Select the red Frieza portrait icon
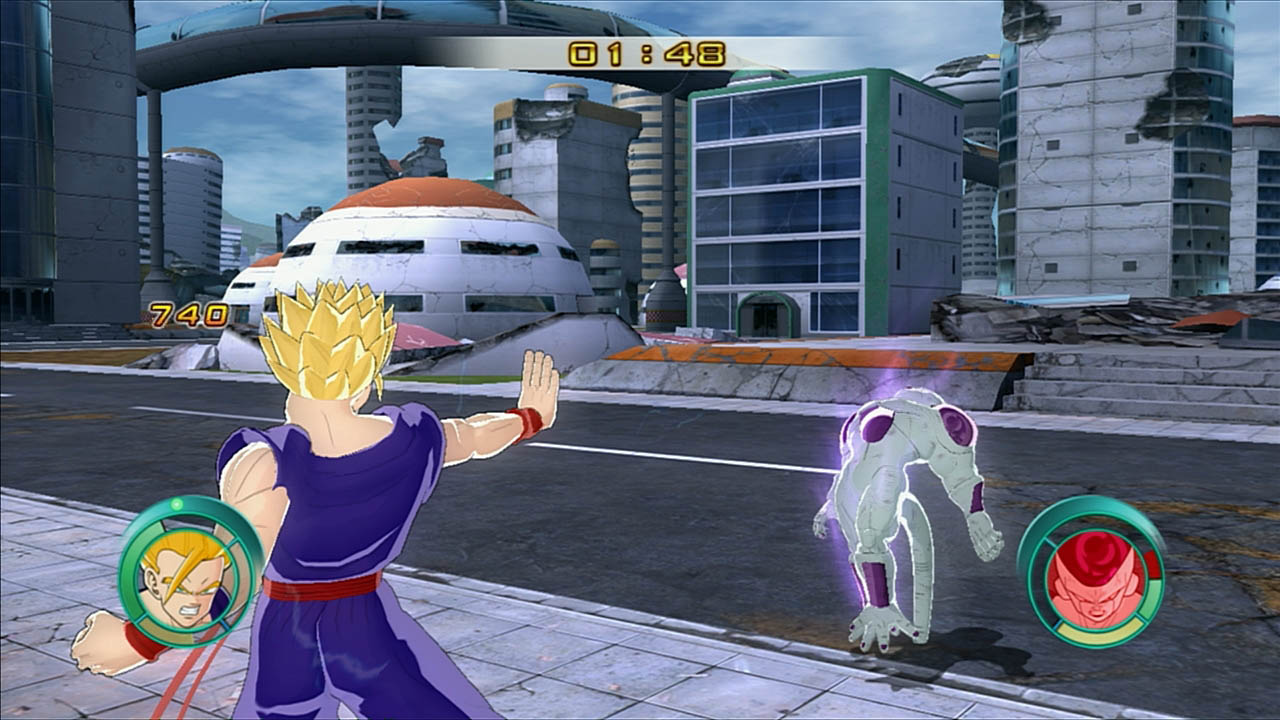The height and width of the screenshot is (720, 1280). tap(1093, 574)
